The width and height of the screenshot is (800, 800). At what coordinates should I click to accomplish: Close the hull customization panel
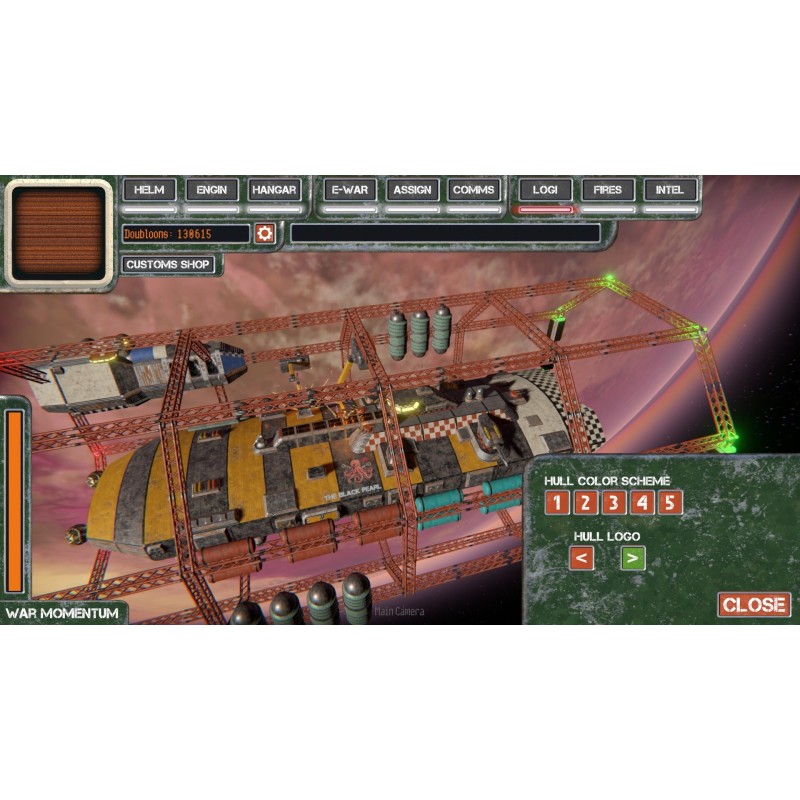pyautogui.click(x=754, y=605)
